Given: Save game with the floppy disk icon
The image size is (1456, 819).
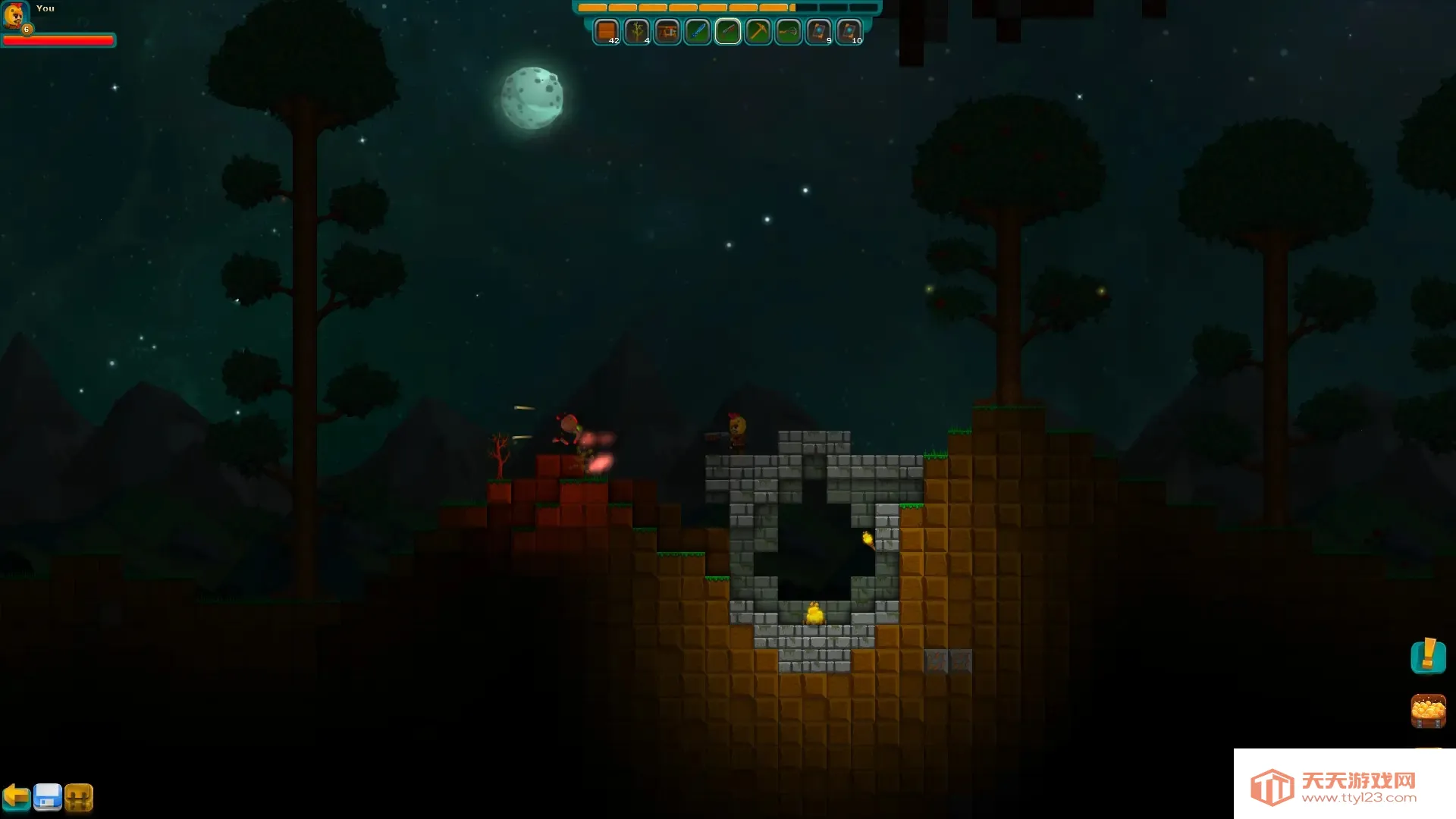Looking at the screenshot, I should pos(47,797).
